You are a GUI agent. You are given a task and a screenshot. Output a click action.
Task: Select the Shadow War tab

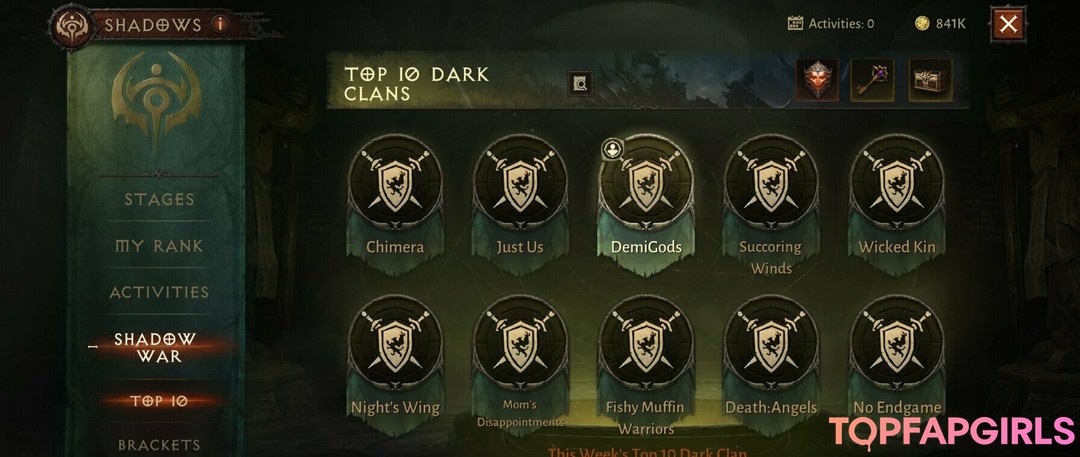(155, 348)
